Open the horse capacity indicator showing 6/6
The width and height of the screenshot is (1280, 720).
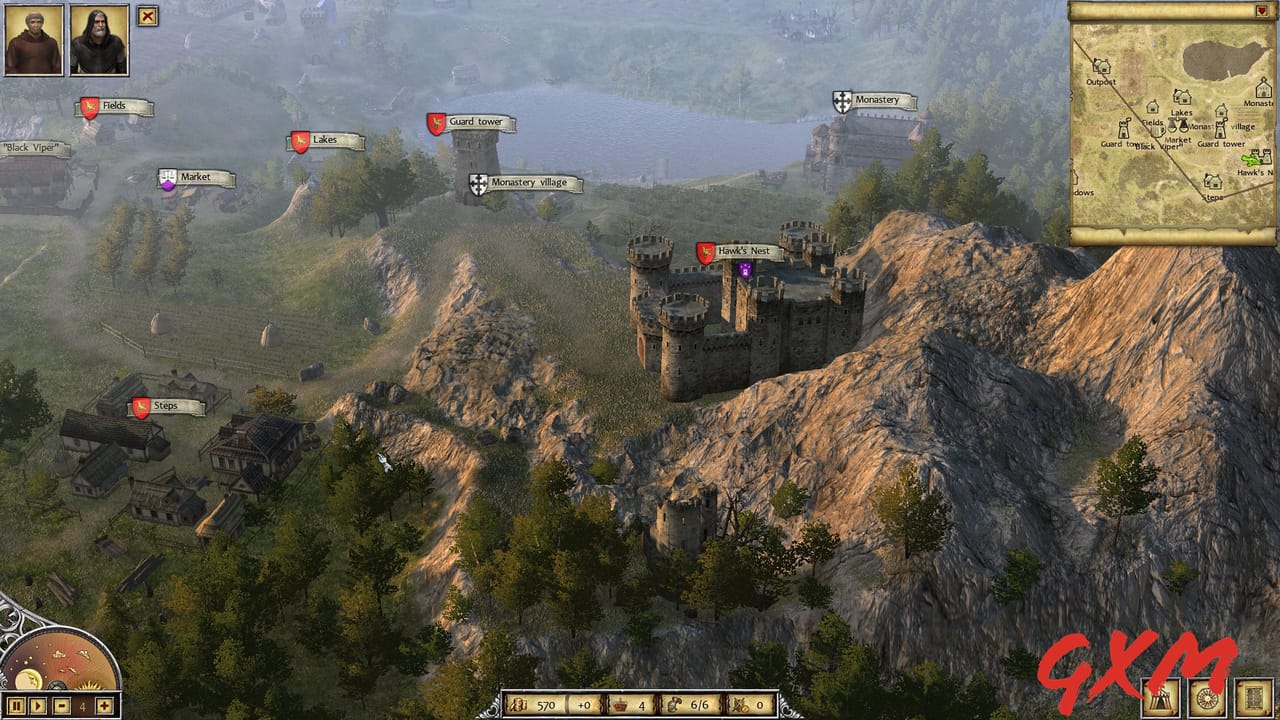[673, 702]
